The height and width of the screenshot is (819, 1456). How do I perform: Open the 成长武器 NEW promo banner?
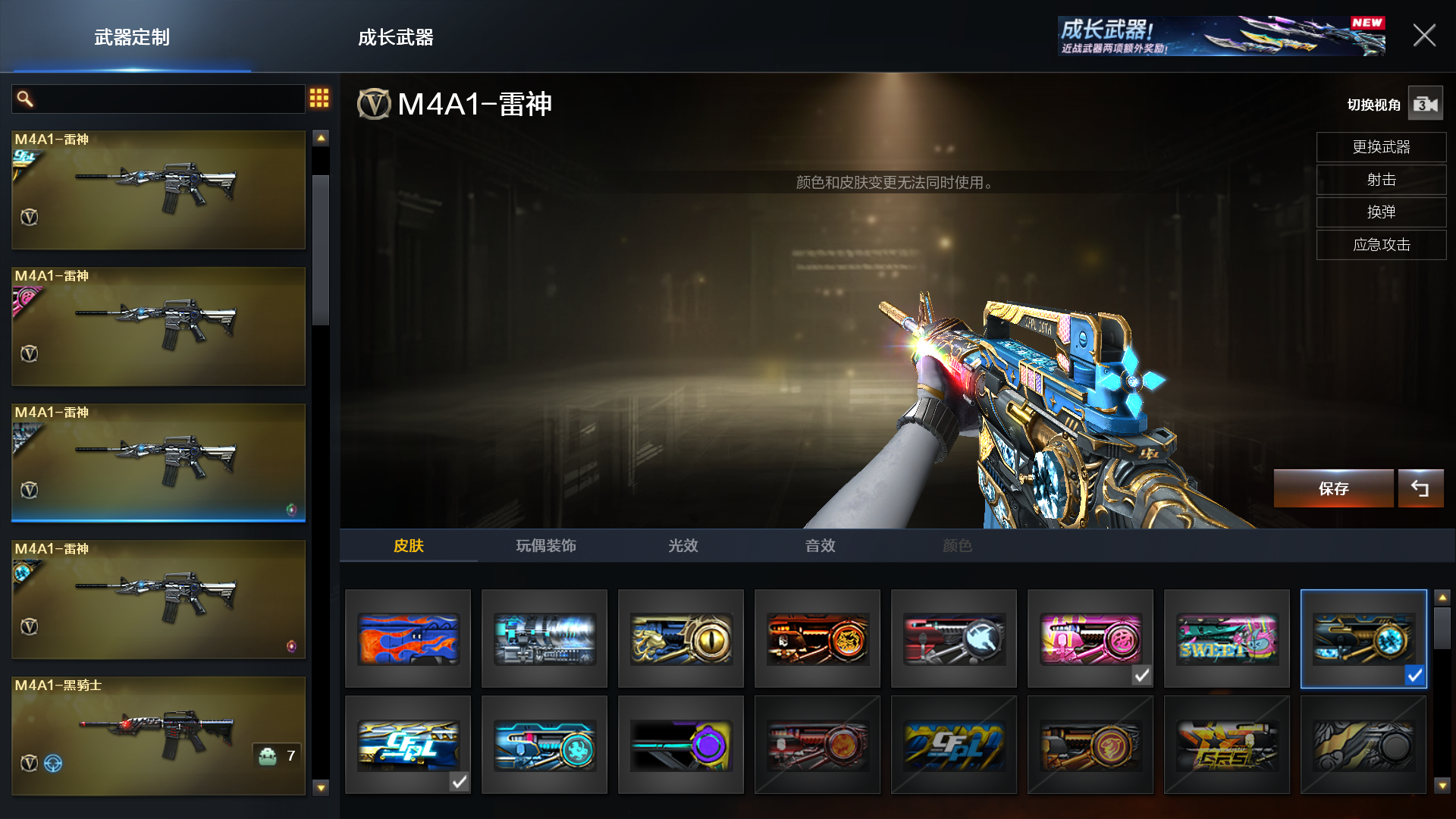pos(1221,36)
